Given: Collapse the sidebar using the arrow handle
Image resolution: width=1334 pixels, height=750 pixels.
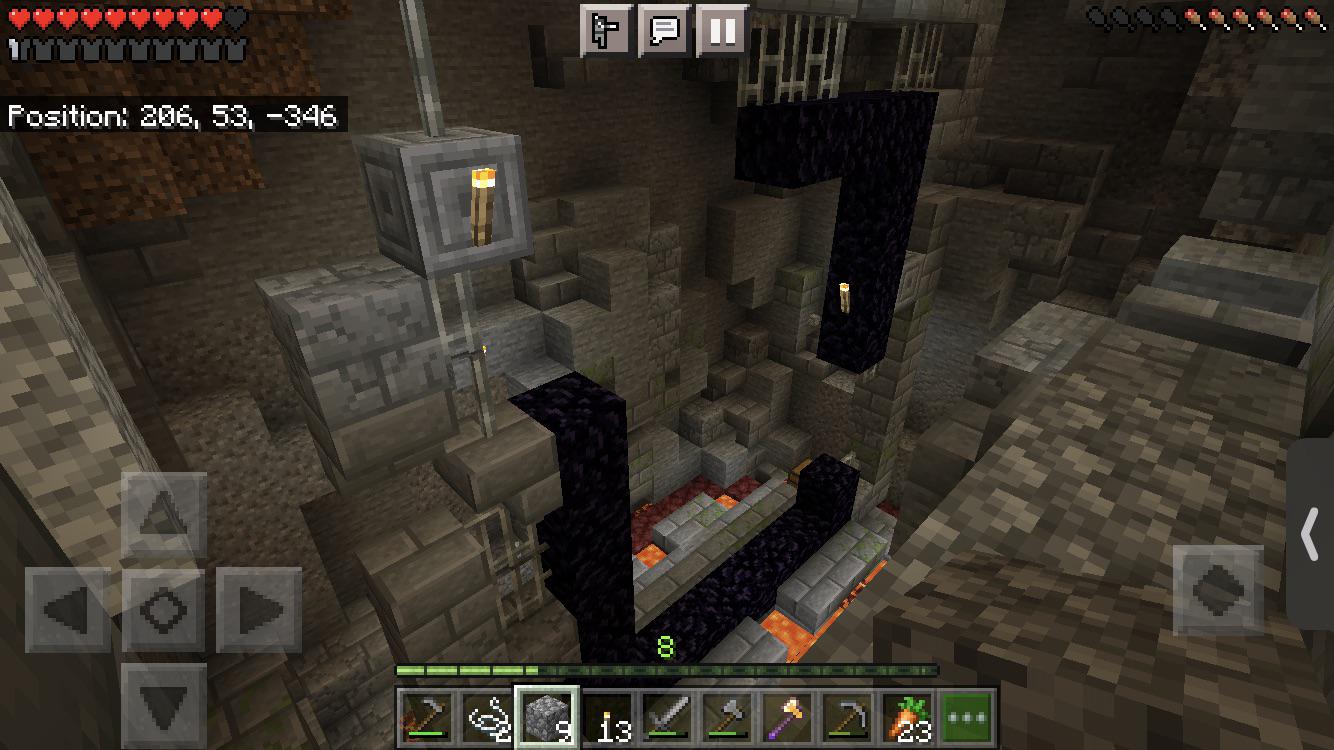Looking at the screenshot, I should pyautogui.click(x=1311, y=535).
